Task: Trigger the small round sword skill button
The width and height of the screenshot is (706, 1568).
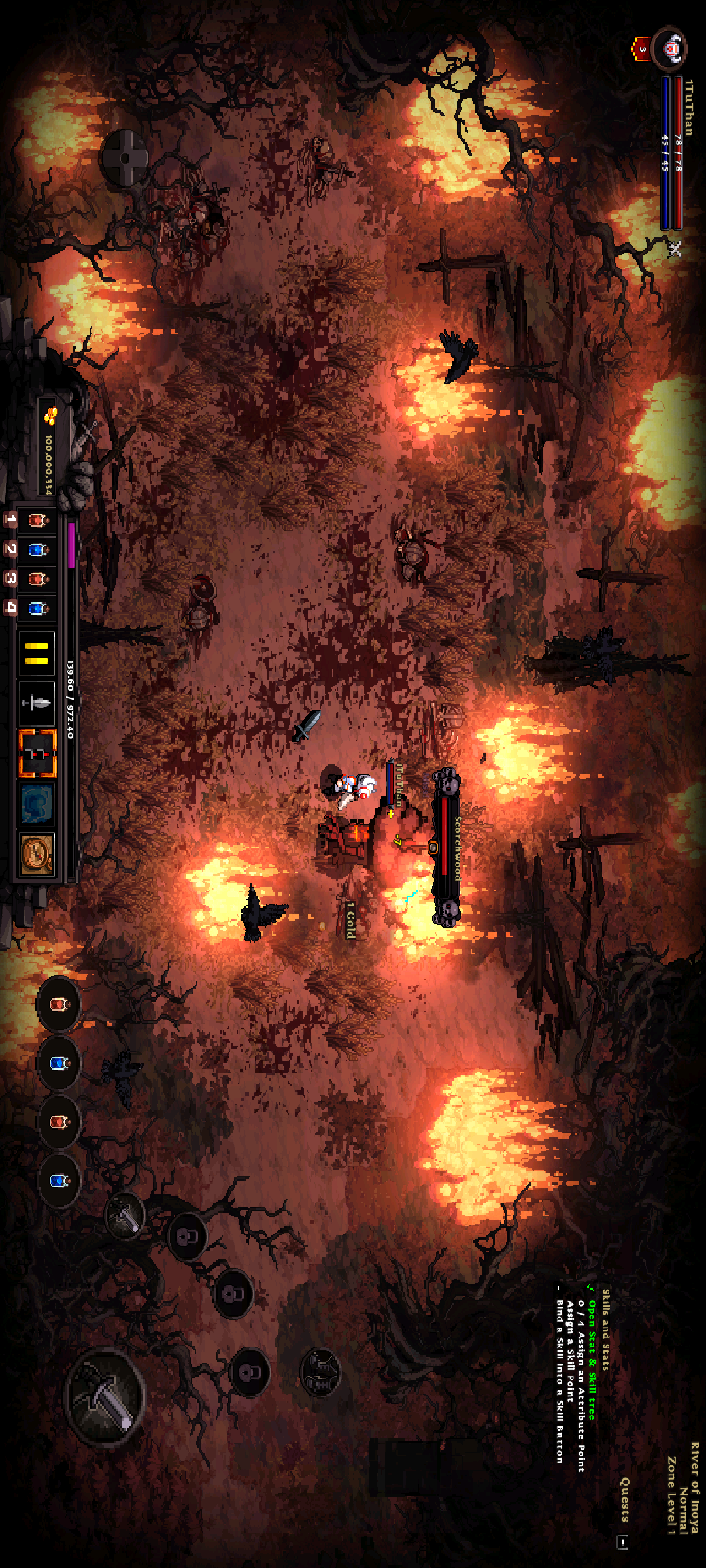Action: (125, 1215)
